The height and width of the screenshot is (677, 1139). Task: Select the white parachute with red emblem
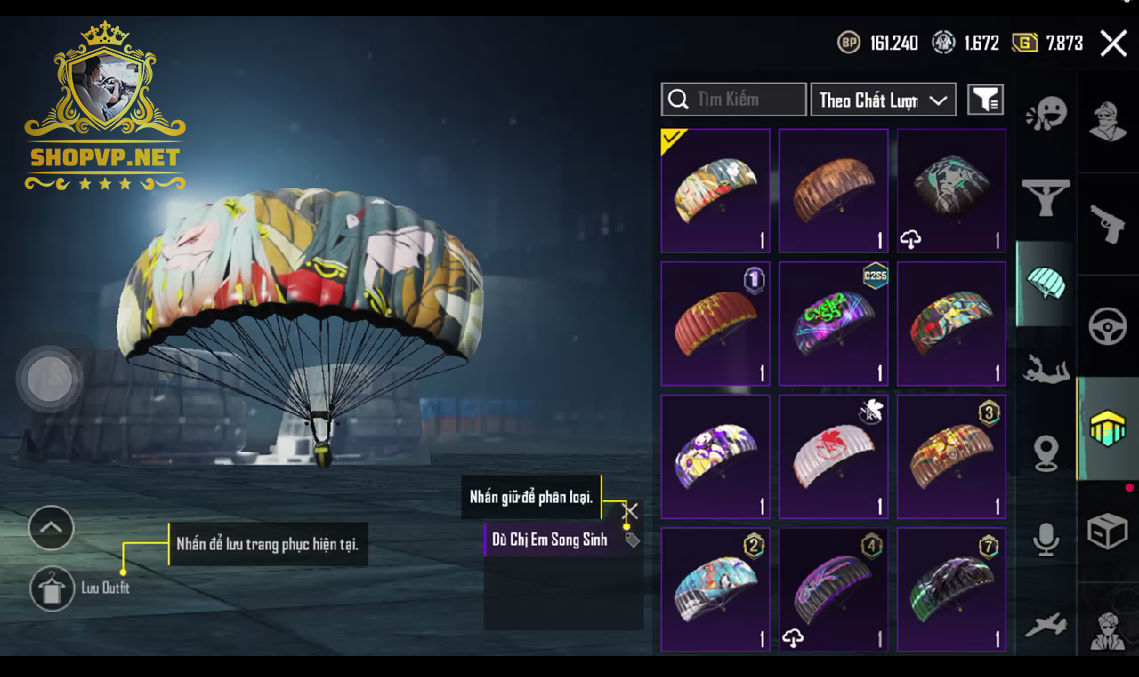(x=833, y=456)
